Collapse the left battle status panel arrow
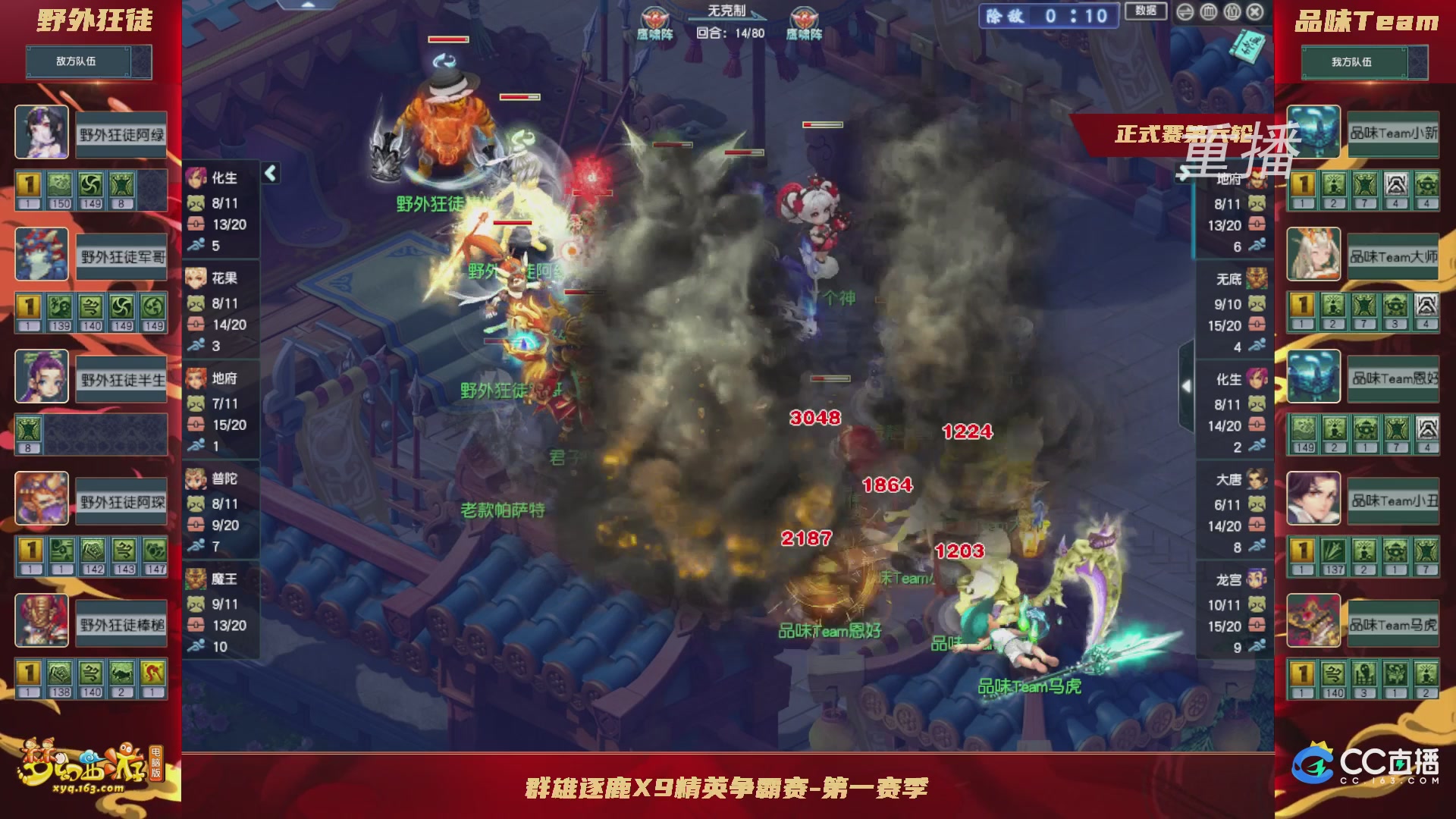 coord(269,173)
